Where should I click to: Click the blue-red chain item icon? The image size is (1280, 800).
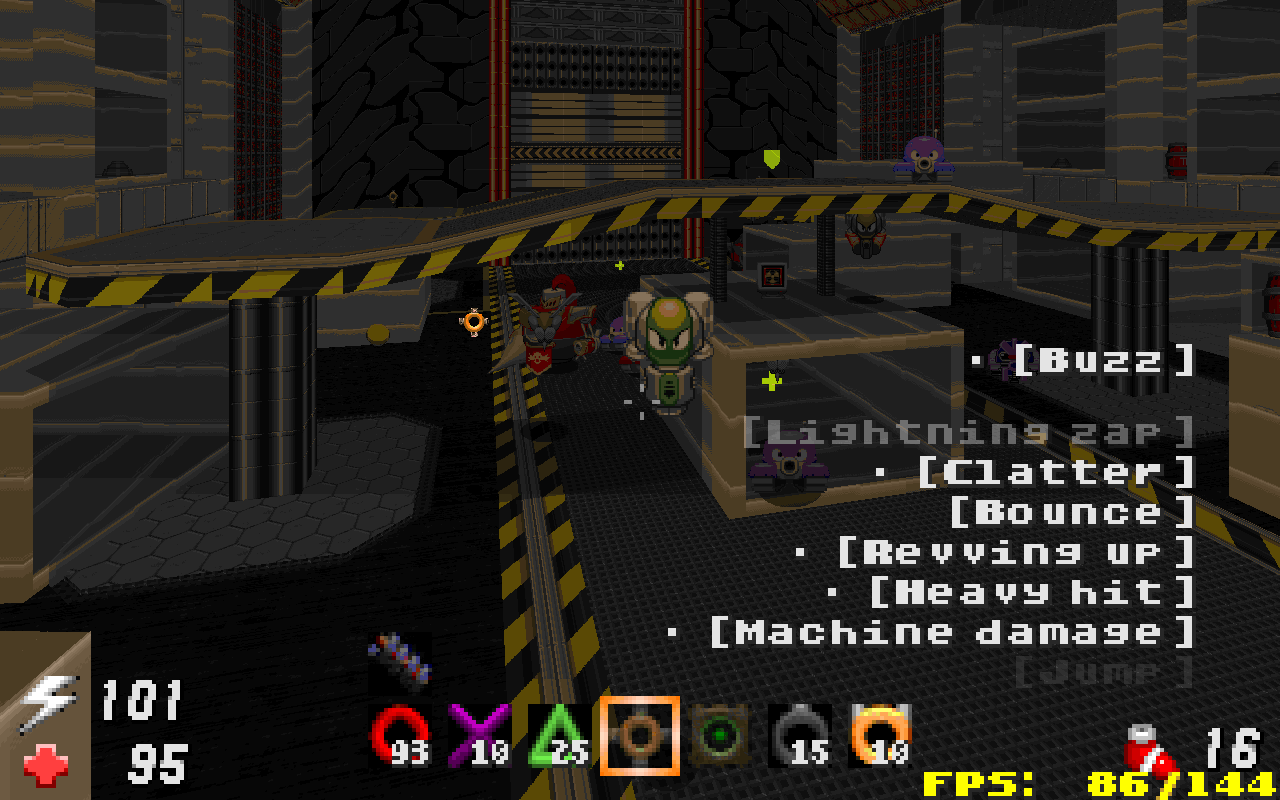pyautogui.click(x=400, y=659)
